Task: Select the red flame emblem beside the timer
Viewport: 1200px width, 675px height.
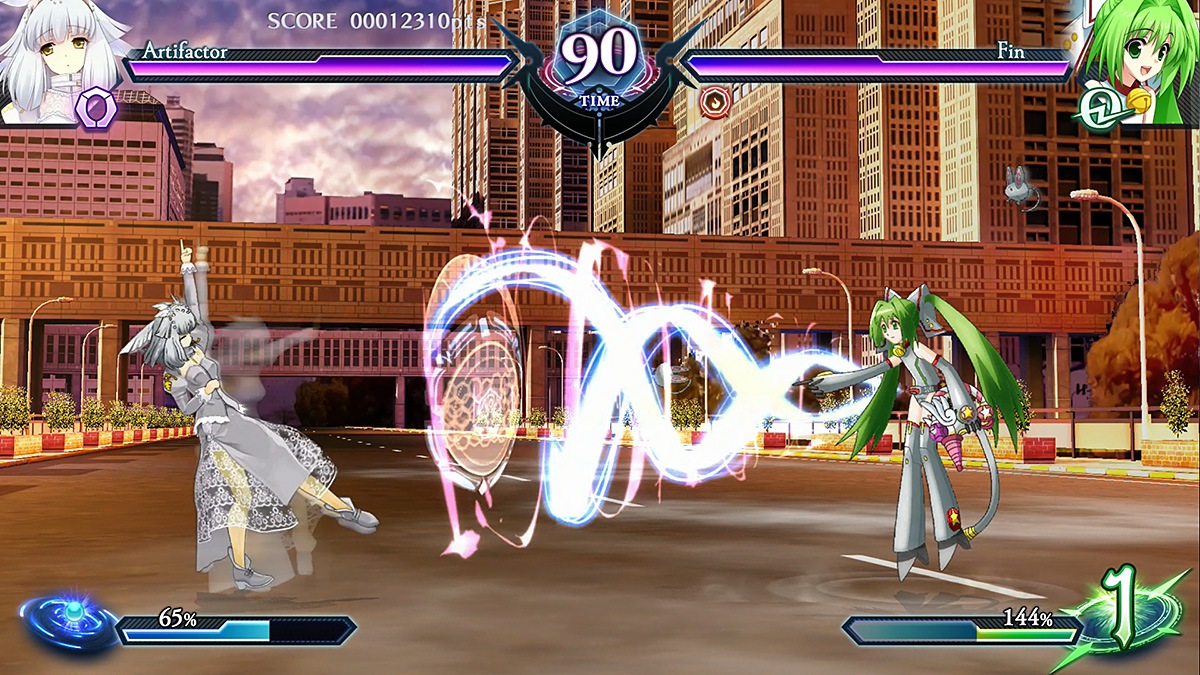Action: pyautogui.click(x=713, y=101)
